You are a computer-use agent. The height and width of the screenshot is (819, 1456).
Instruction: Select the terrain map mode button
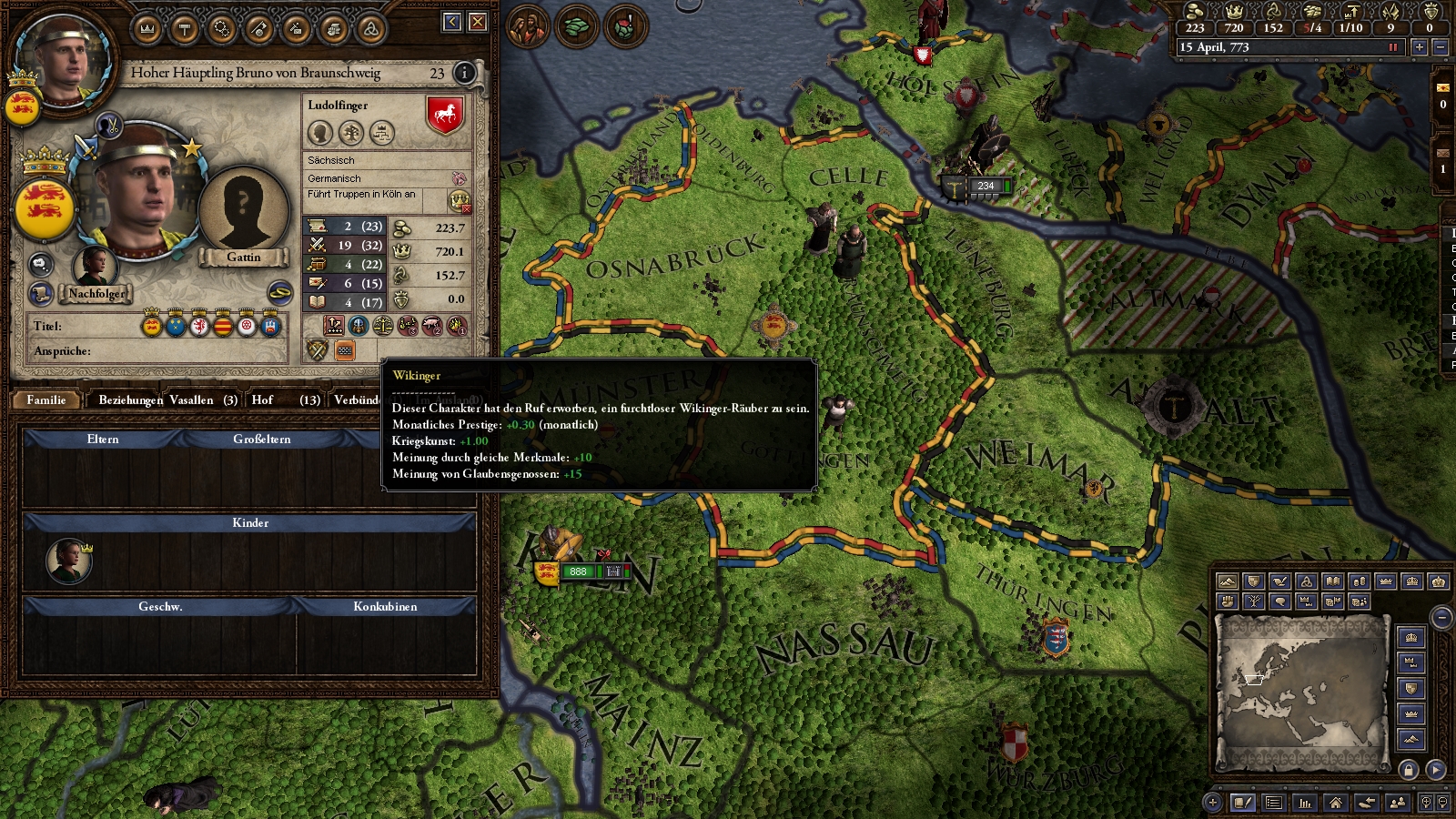point(1227,581)
